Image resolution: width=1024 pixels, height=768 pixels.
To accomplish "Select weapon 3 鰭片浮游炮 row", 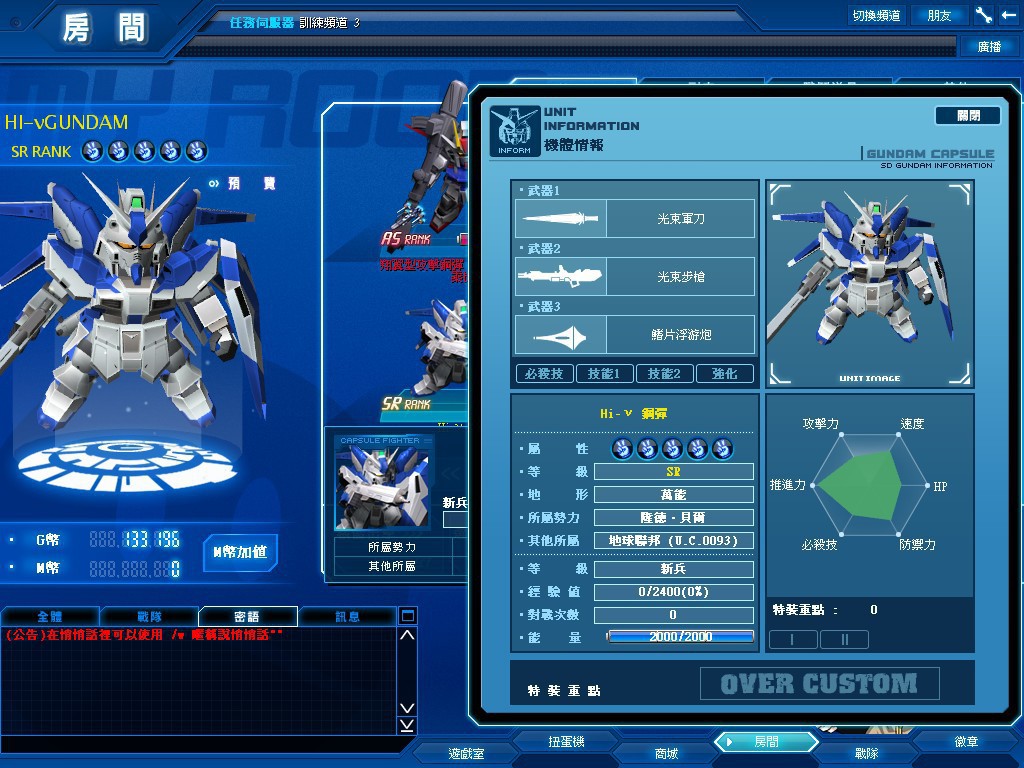I will click(635, 335).
